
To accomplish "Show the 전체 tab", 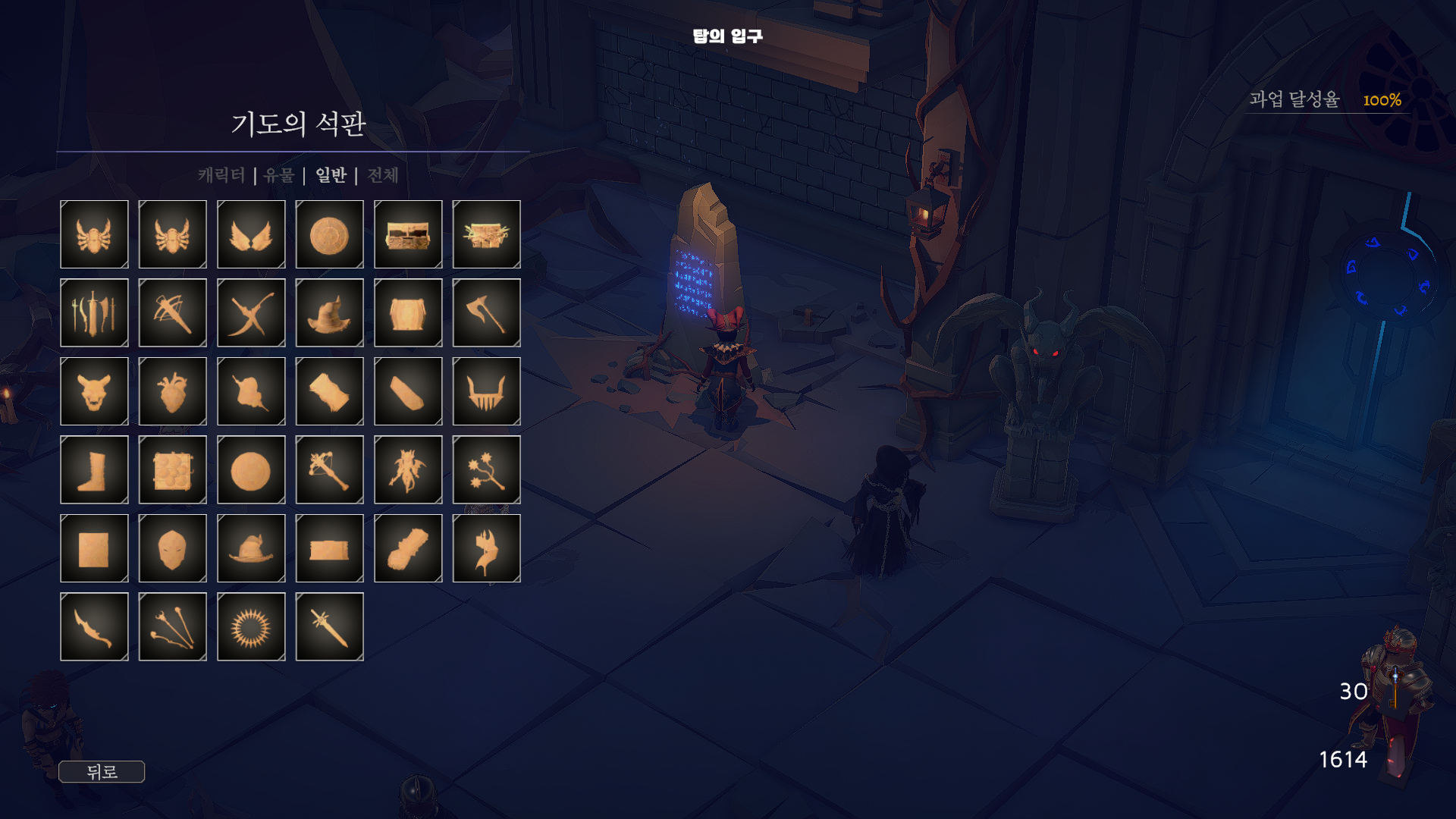I will click(x=383, y=175).
